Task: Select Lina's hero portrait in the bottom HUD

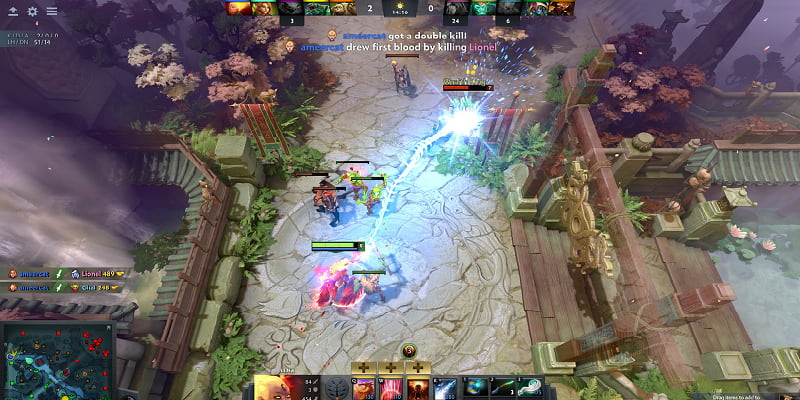Action: click(272, 388)
